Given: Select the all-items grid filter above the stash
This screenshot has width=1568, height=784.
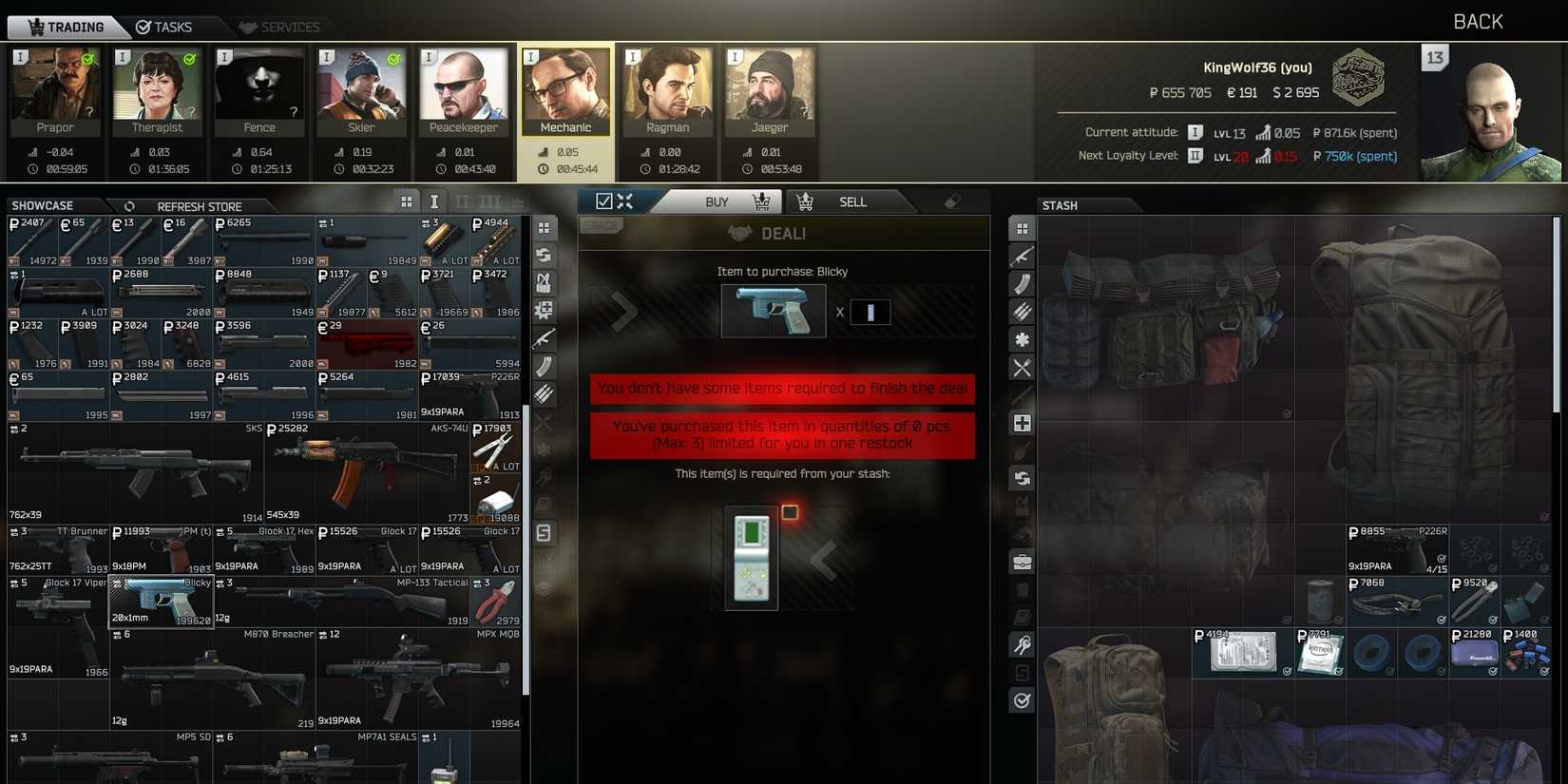Looking at the screenshot, I should click(1022, 228).
